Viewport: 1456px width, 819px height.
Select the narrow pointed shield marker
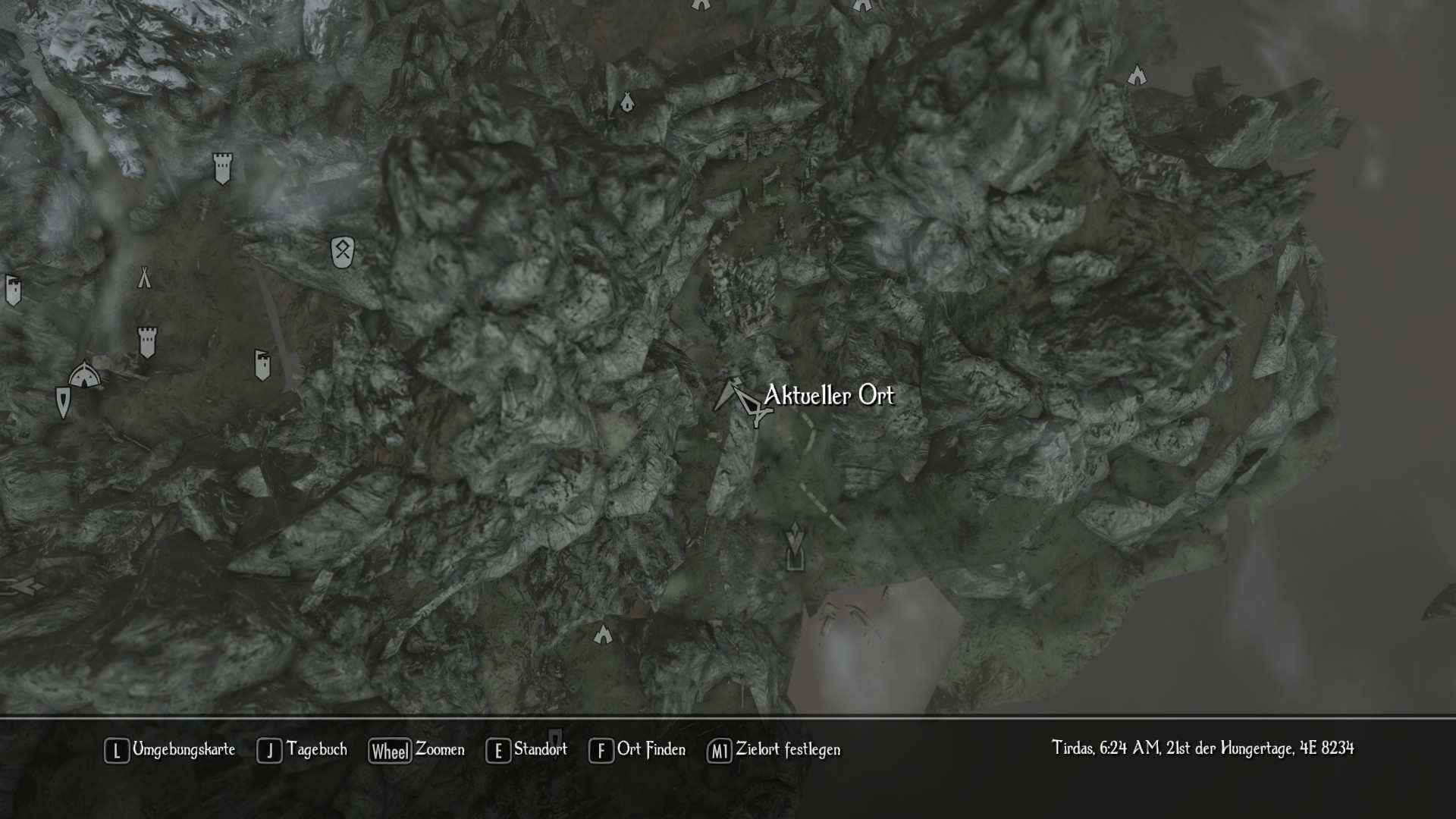pos(63,402)
